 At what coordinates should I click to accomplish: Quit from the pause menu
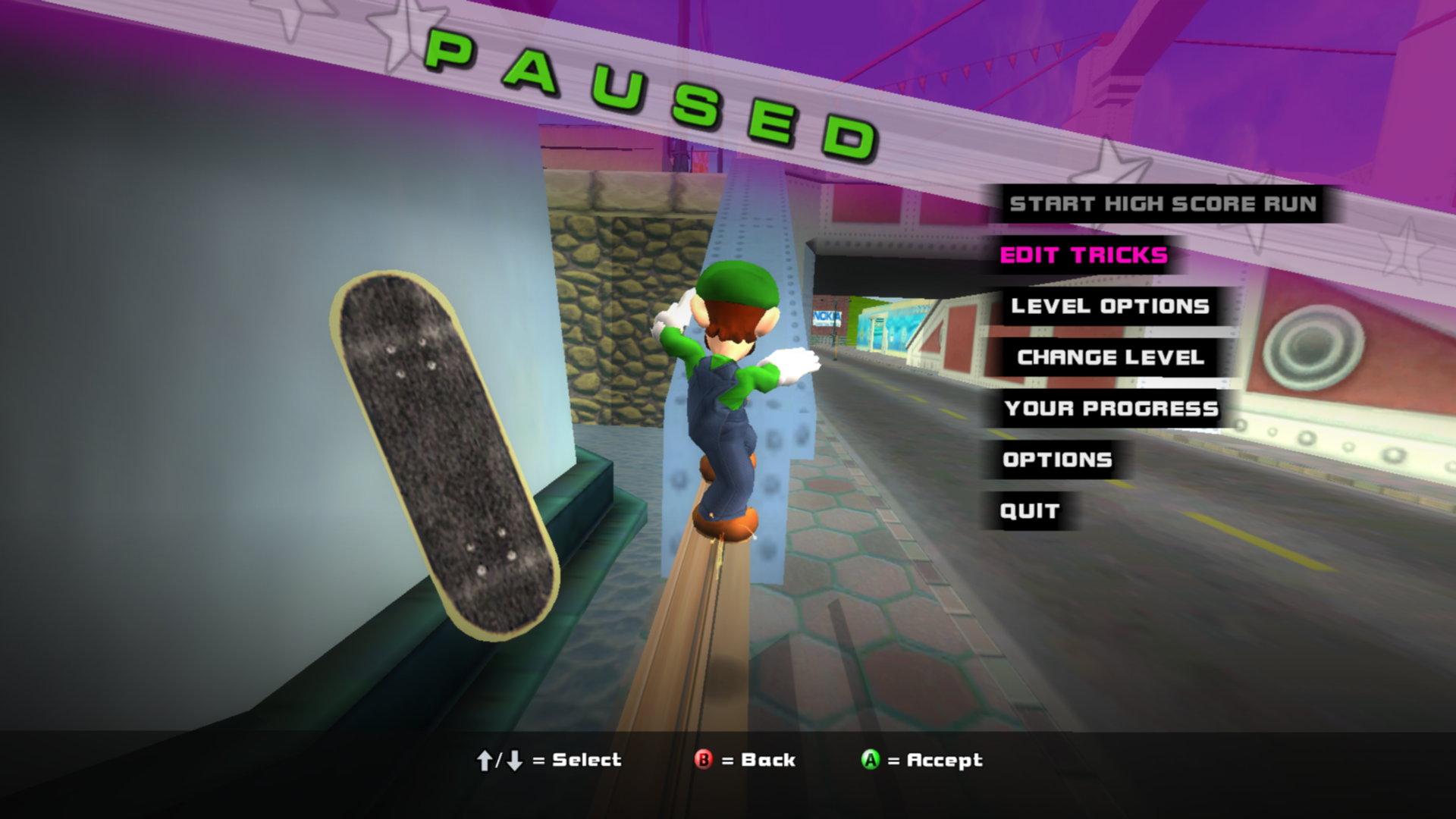(1029, 511)
